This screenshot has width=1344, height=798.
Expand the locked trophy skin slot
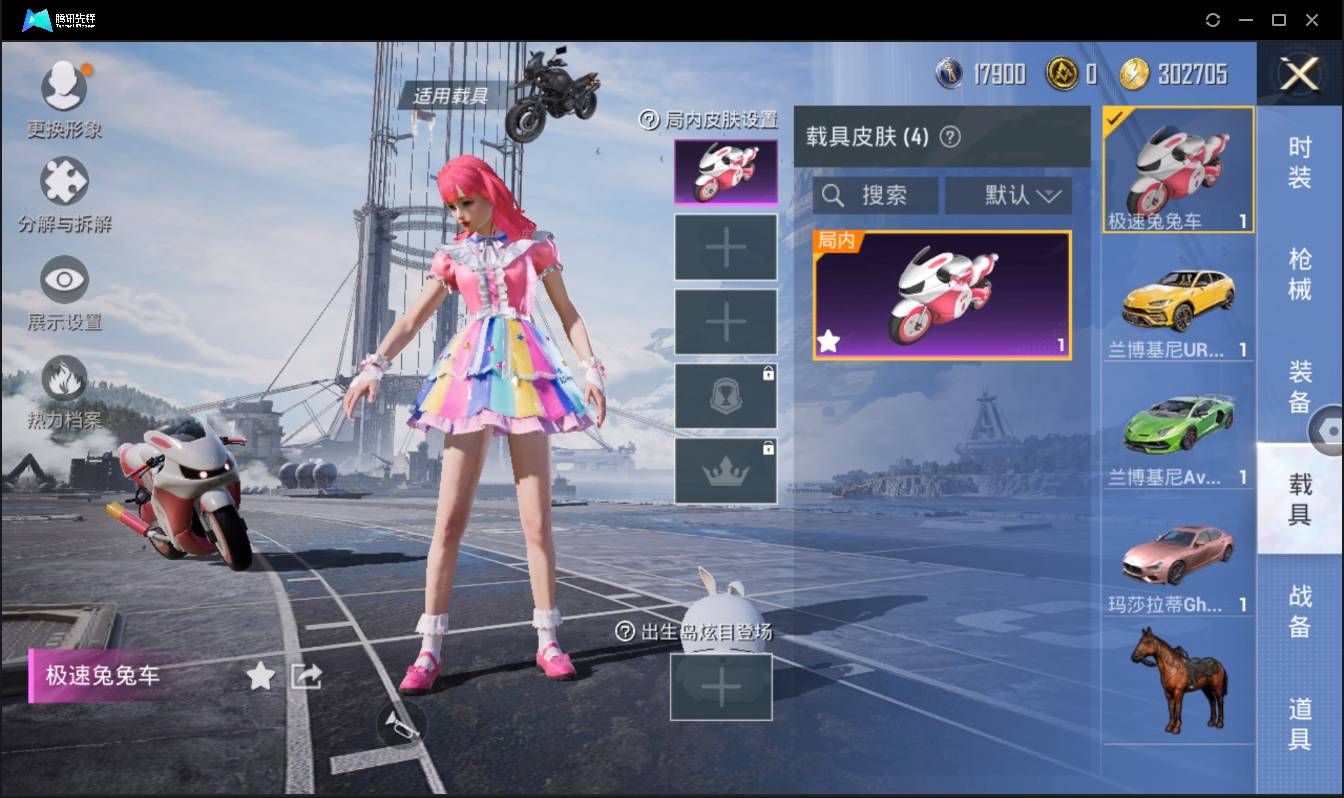[725, 394]
